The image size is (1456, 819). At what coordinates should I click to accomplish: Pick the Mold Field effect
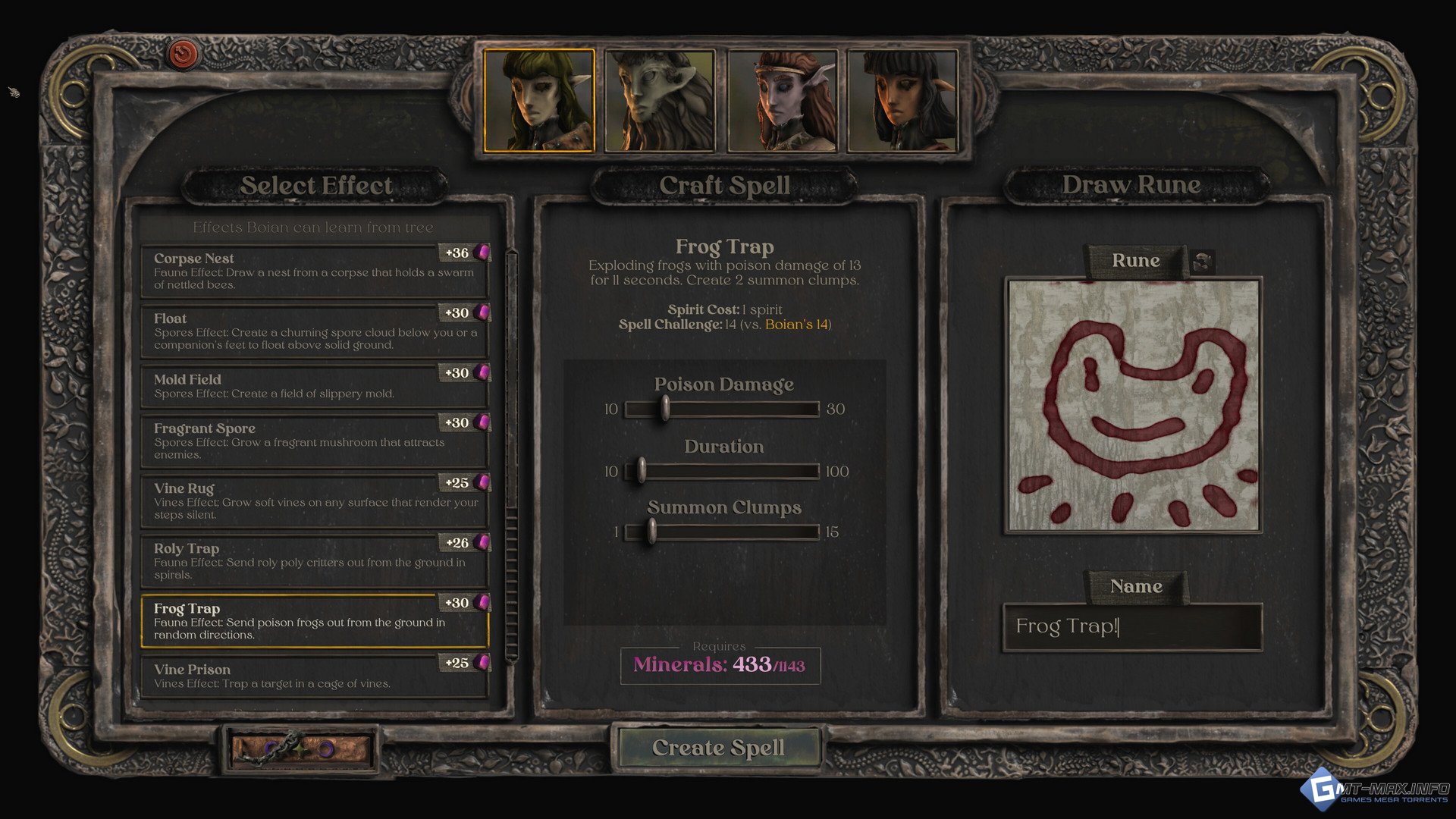(314, 386)
